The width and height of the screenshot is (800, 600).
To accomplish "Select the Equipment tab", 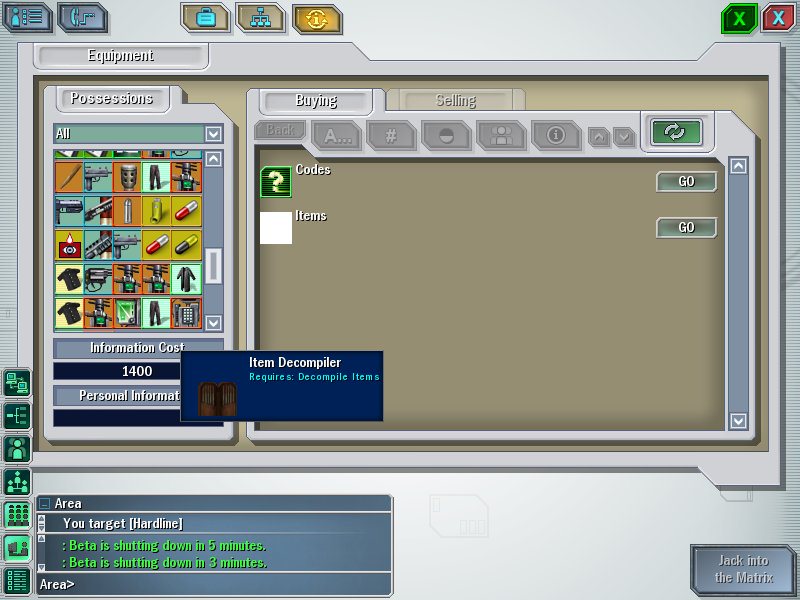I will tap(120, 56).
